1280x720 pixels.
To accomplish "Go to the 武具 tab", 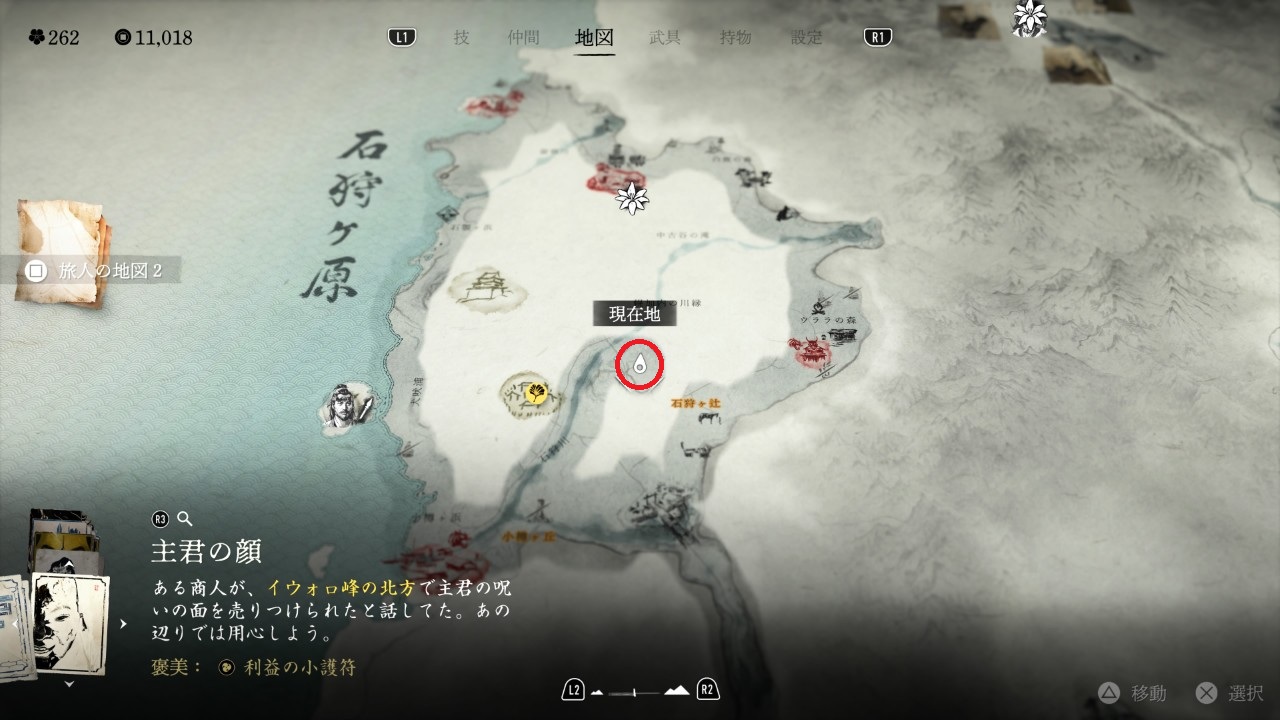I will pos(665,38).
